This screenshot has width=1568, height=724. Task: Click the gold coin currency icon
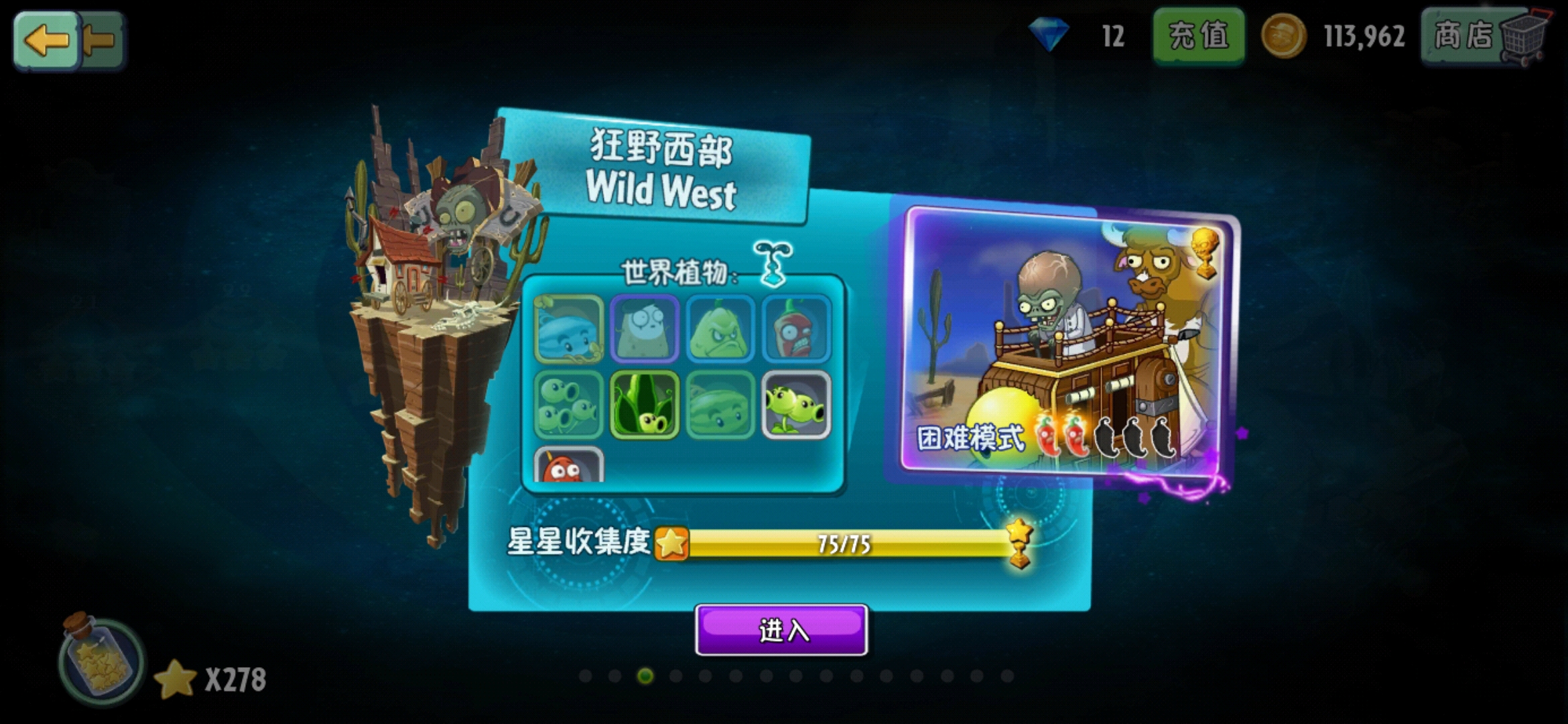1285,37
